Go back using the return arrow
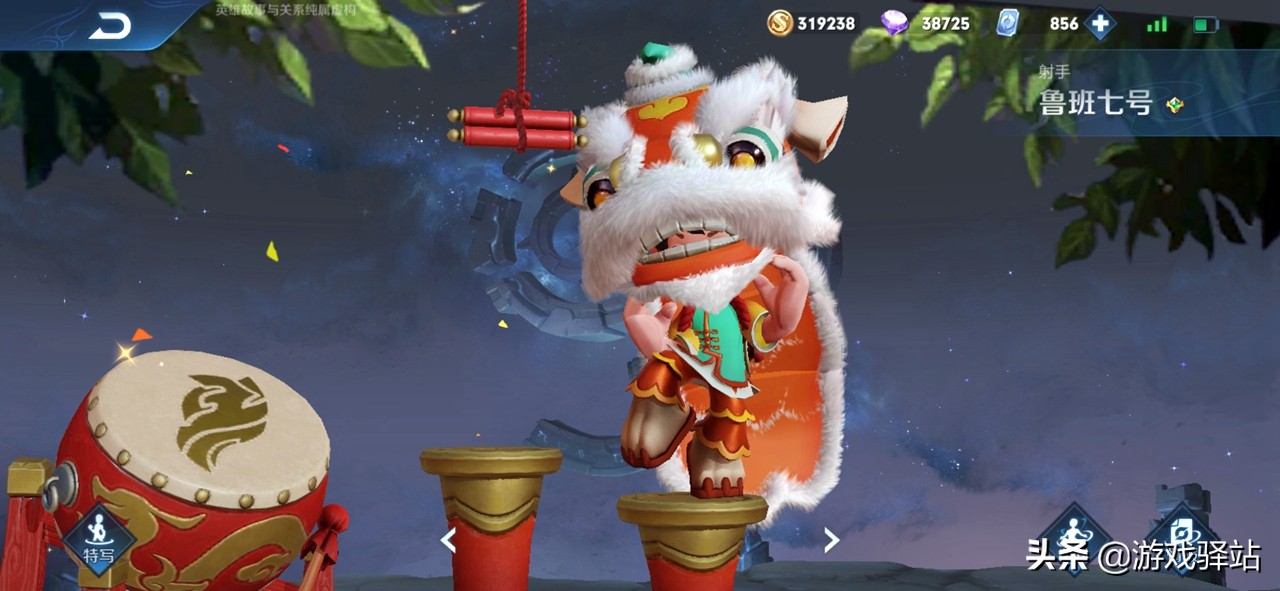 pyautogui.click(x=110, y=27)
